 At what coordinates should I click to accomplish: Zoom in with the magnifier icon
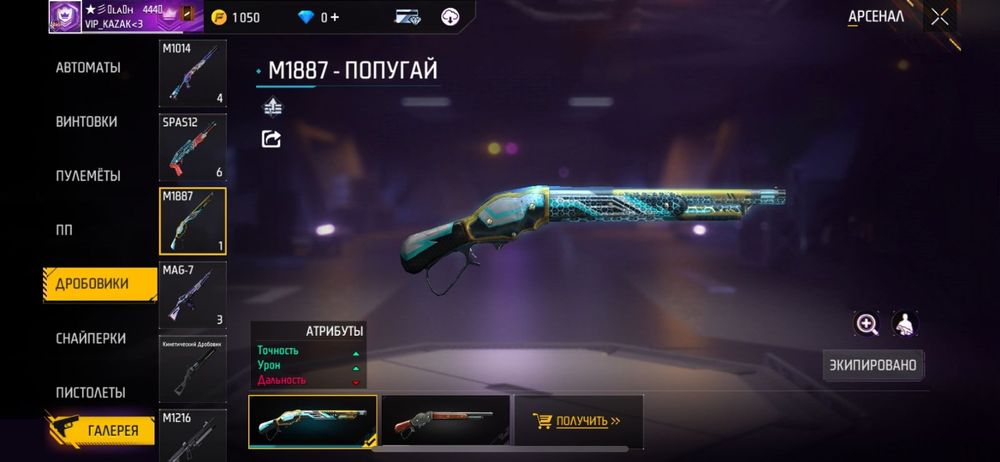866,323
